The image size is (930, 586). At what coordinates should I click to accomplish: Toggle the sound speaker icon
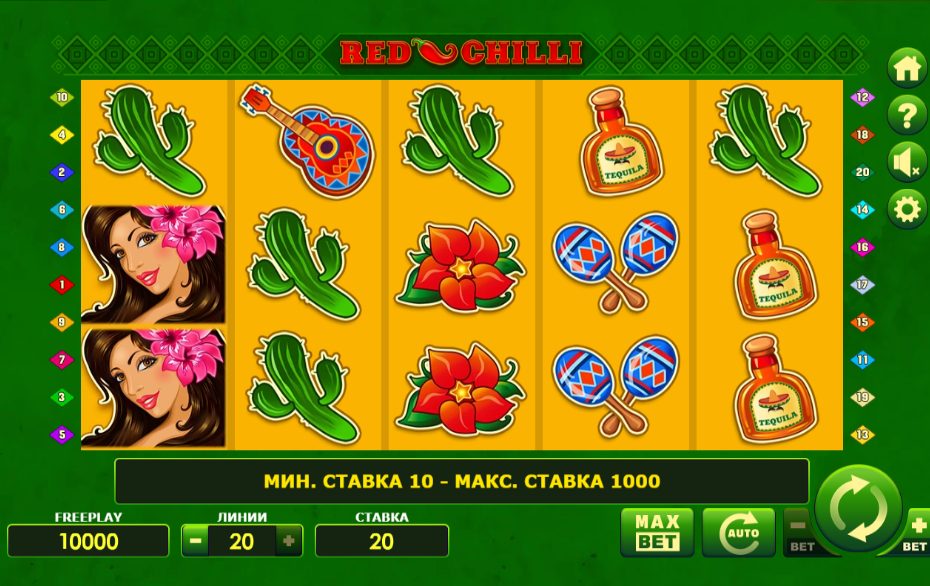coord(907,162)
